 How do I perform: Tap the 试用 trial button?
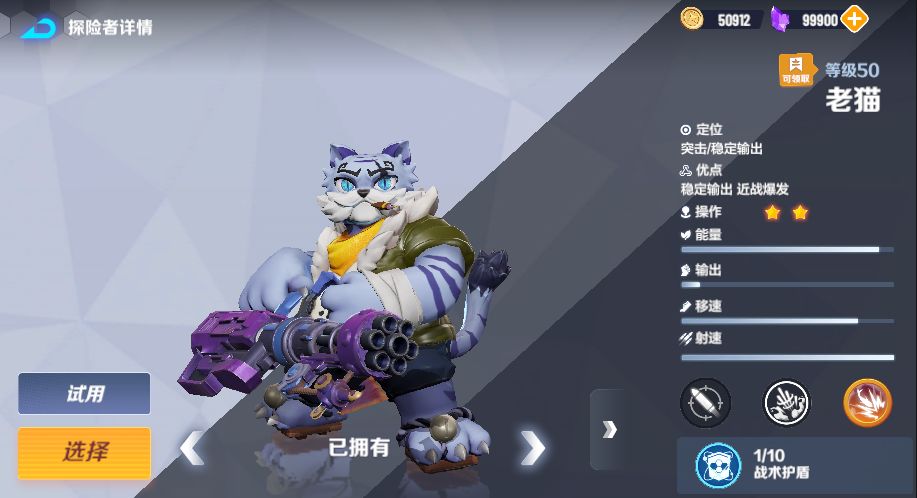[x=84, y=394]
